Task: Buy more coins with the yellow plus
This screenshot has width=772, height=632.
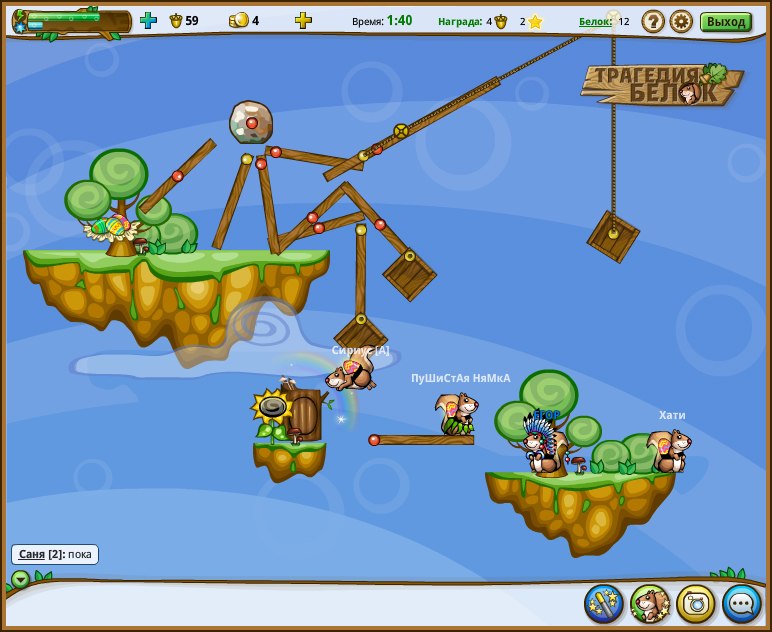Action: tap(303, 20)
